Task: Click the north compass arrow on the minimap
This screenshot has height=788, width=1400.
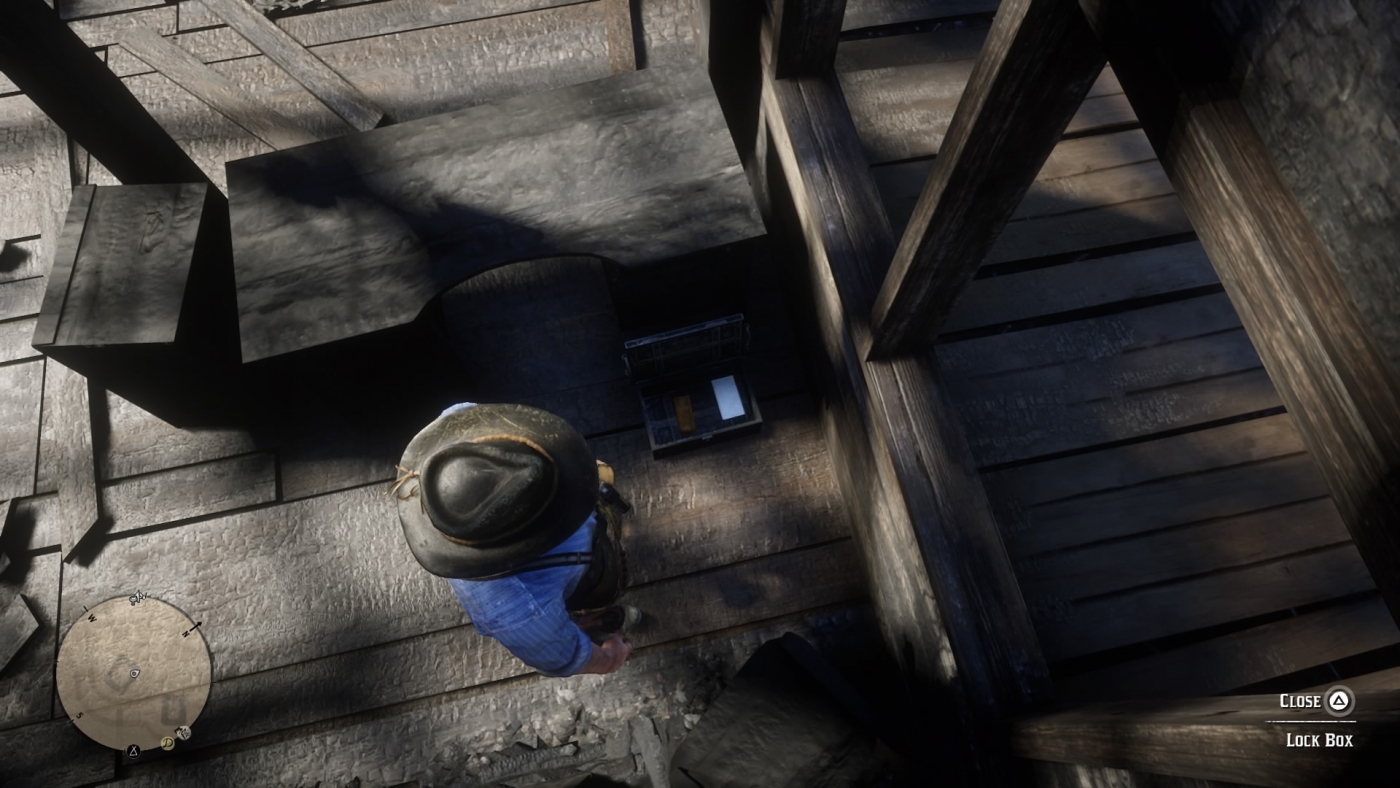Action: 196,629
